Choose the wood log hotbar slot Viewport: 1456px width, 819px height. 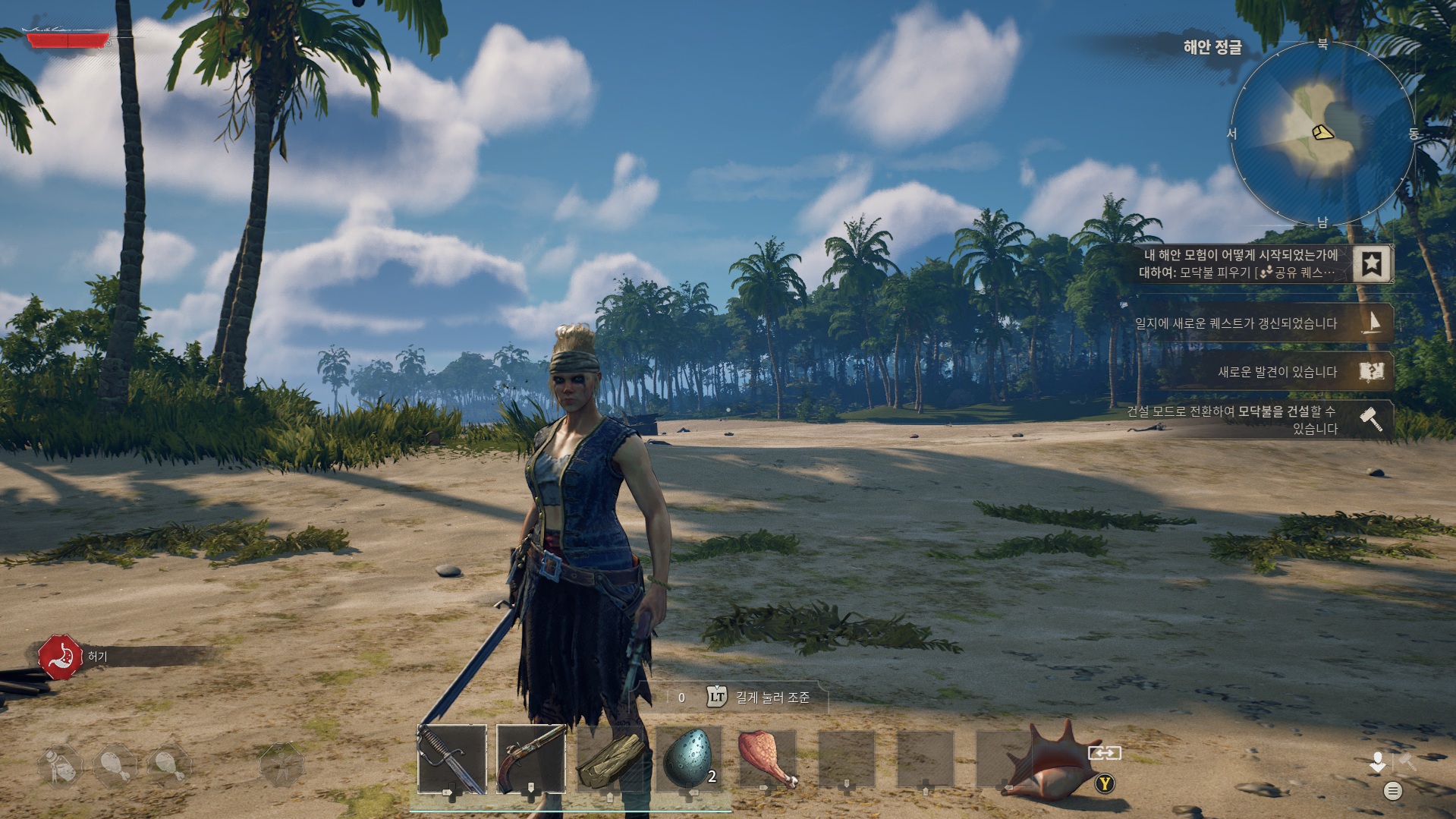(610, 759)
